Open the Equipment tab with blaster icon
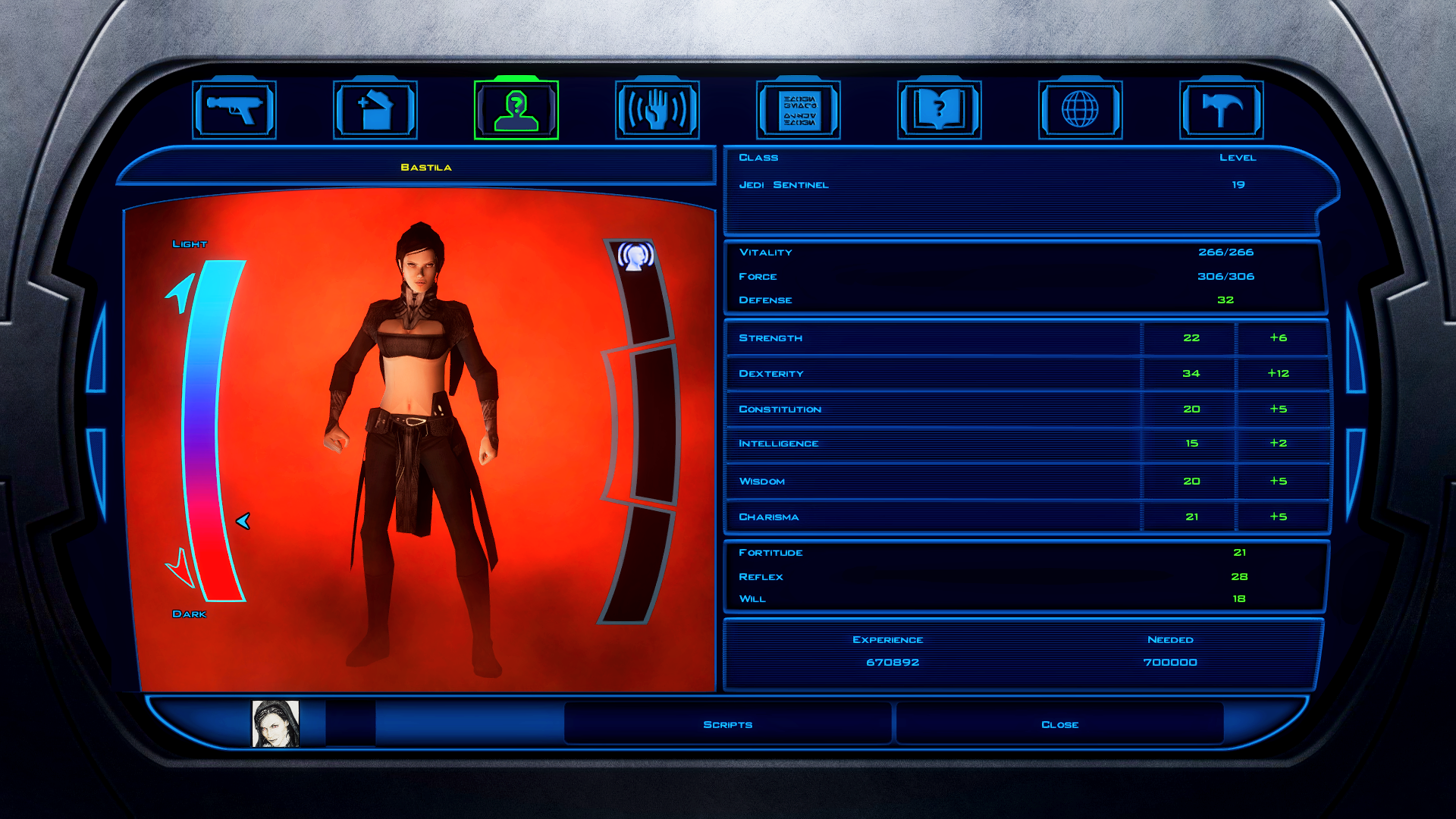 point(234,110)
